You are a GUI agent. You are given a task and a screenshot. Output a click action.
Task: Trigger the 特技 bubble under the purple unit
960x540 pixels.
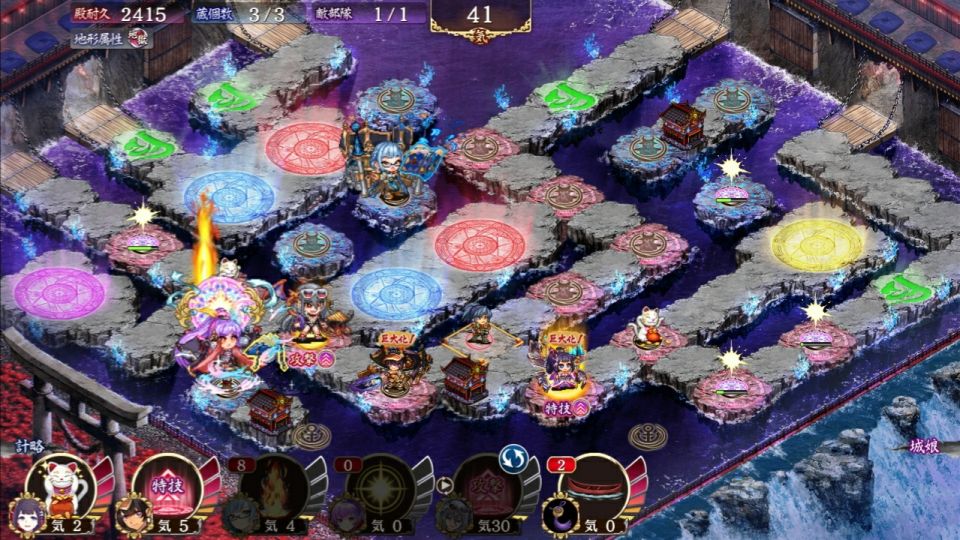pos(558,408)
